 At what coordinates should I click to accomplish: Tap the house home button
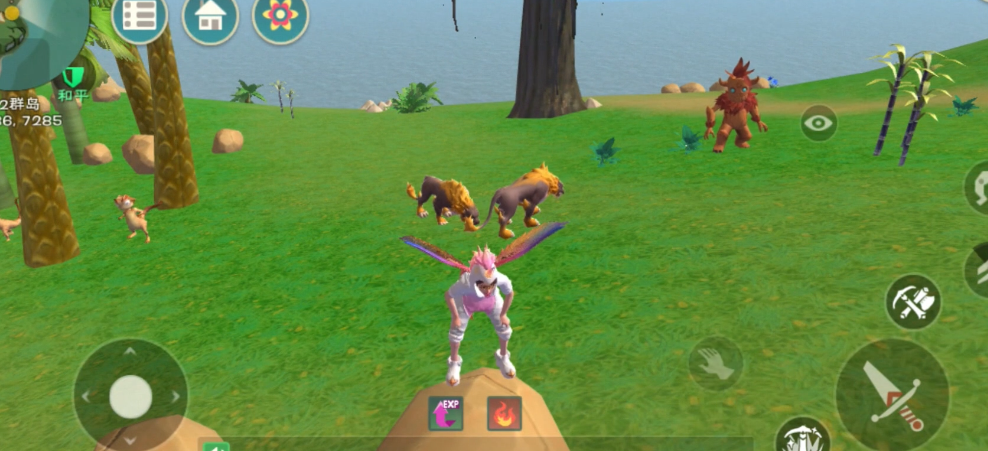210,18
